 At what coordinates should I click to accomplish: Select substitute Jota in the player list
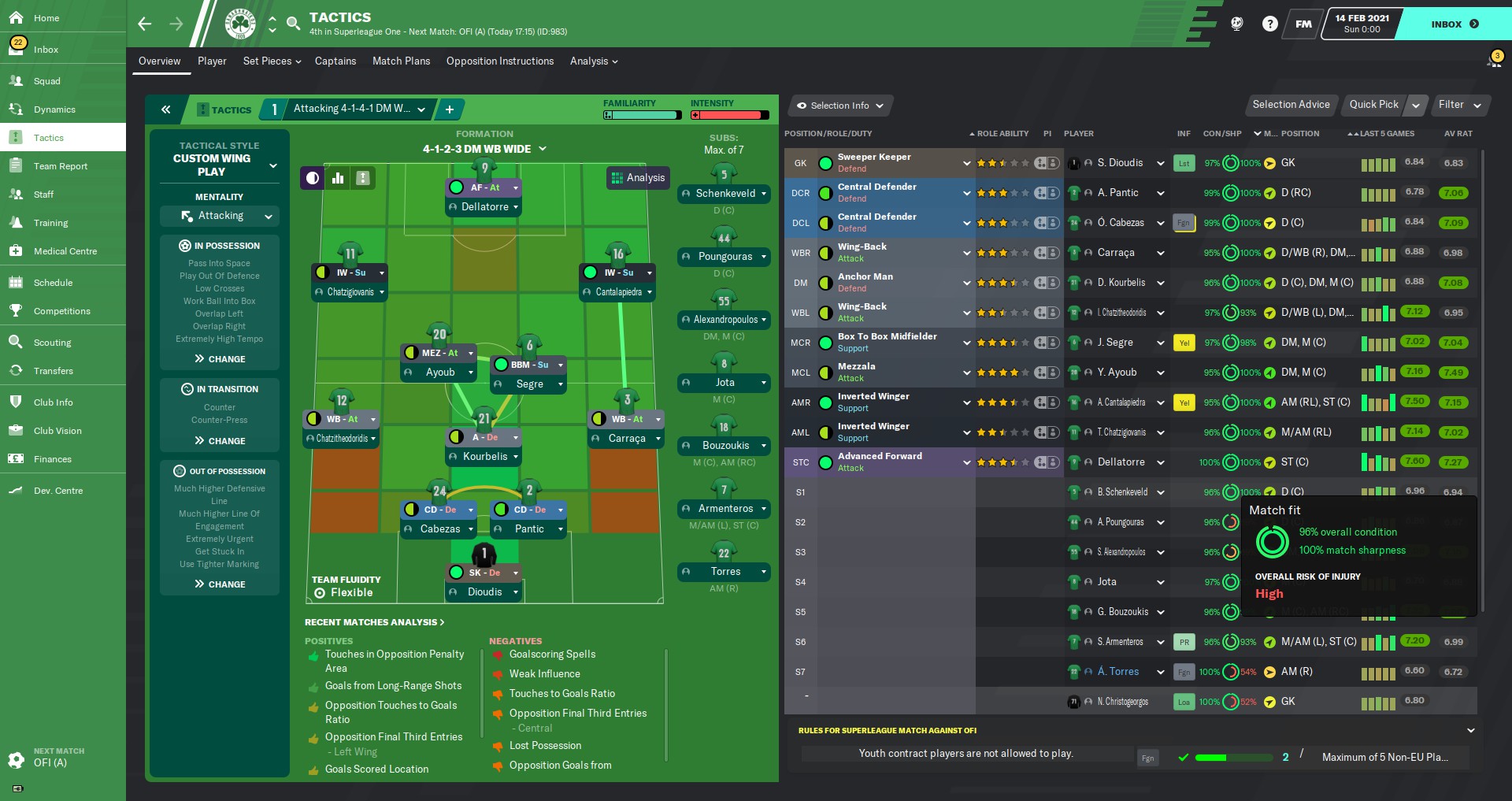(x=1106, y=582)
